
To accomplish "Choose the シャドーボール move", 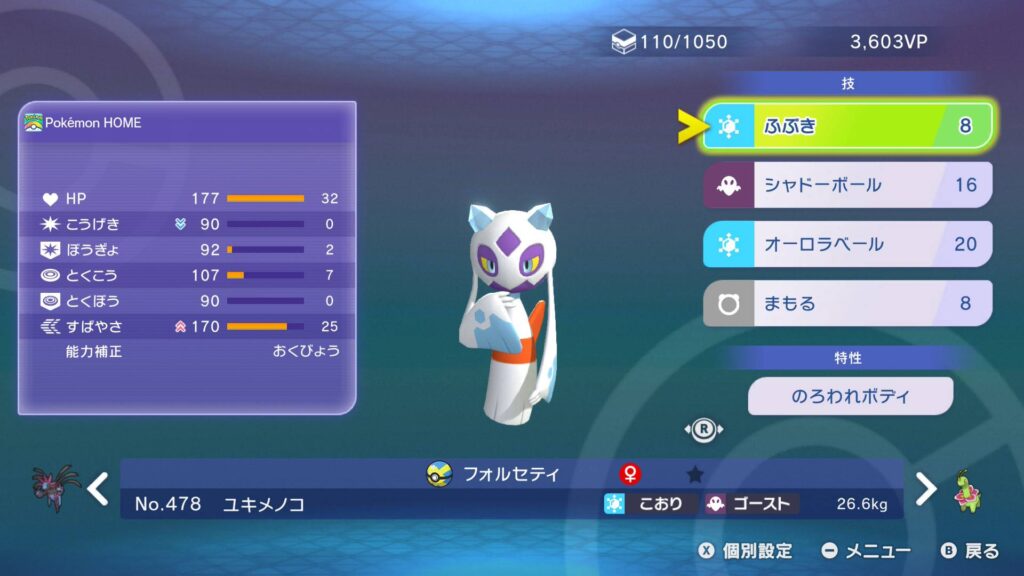I will click(x=848, y=185).
